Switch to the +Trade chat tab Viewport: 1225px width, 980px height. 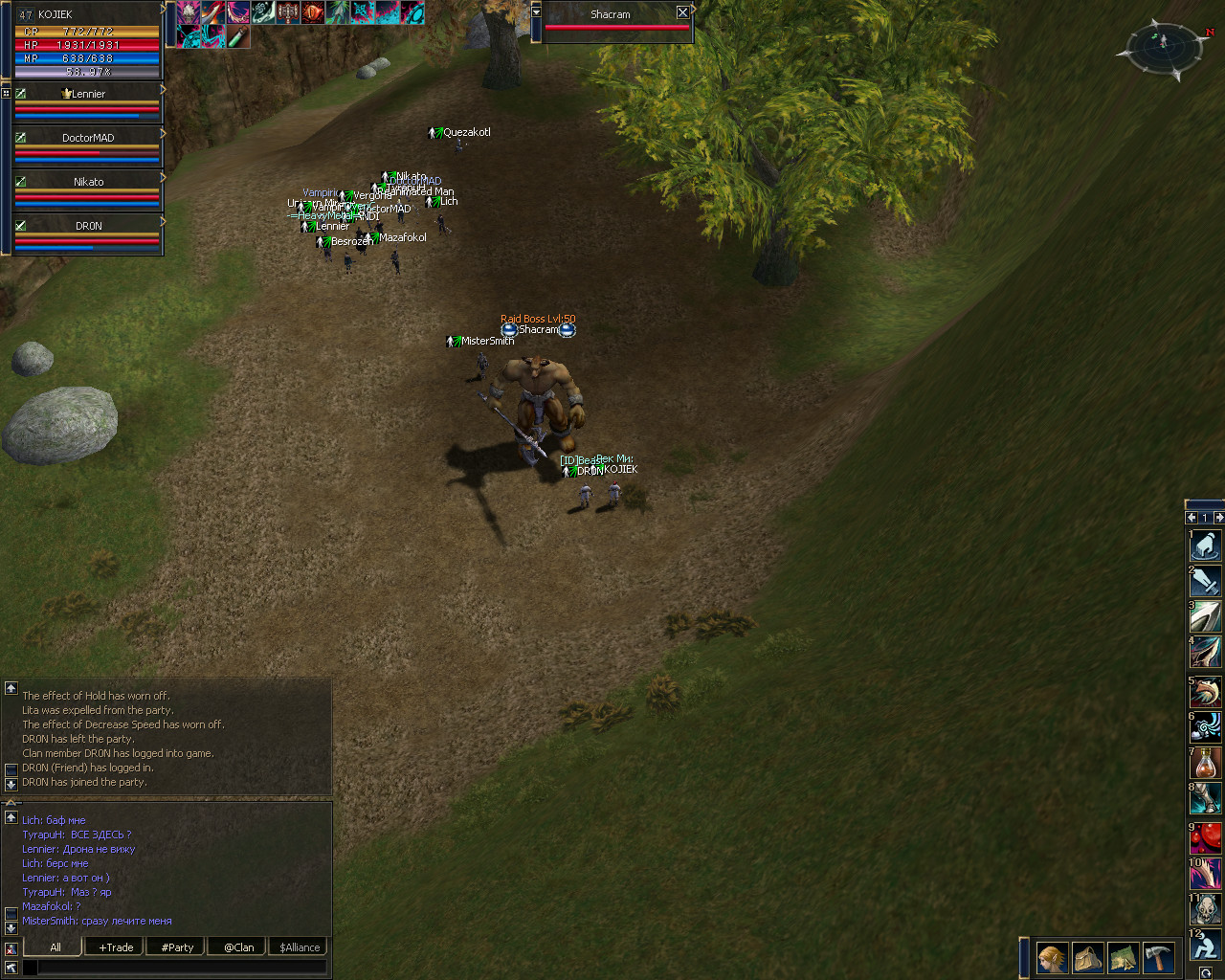coord(116,947)
